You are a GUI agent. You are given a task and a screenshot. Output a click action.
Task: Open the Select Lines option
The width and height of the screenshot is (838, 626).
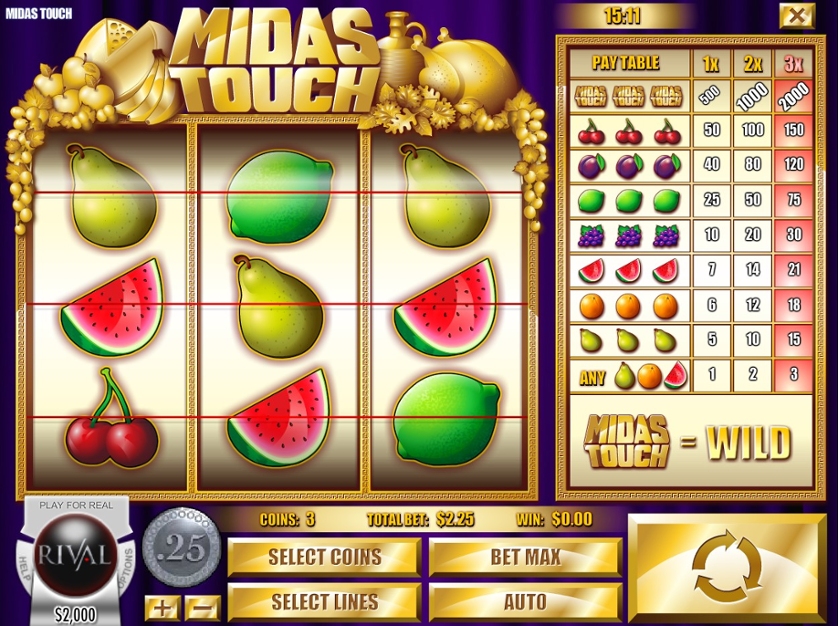[x=324, y=602]
